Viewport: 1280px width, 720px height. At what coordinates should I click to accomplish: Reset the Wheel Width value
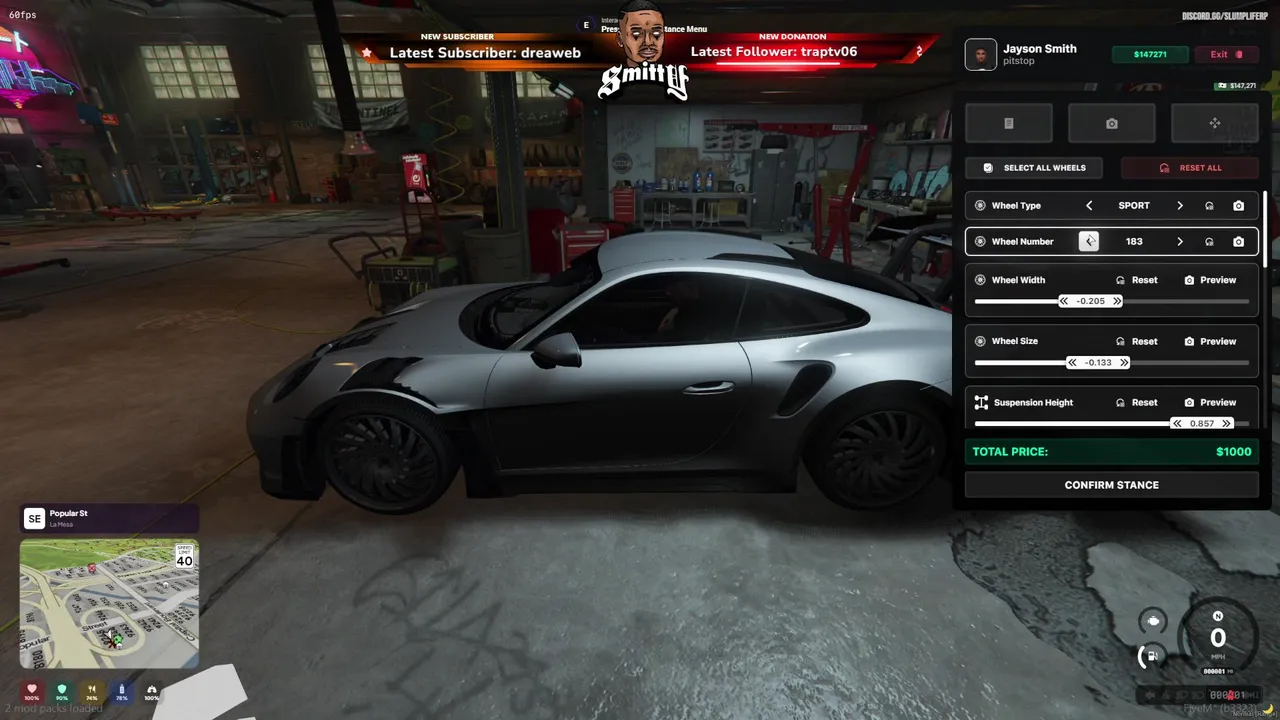click(1137, 280)
